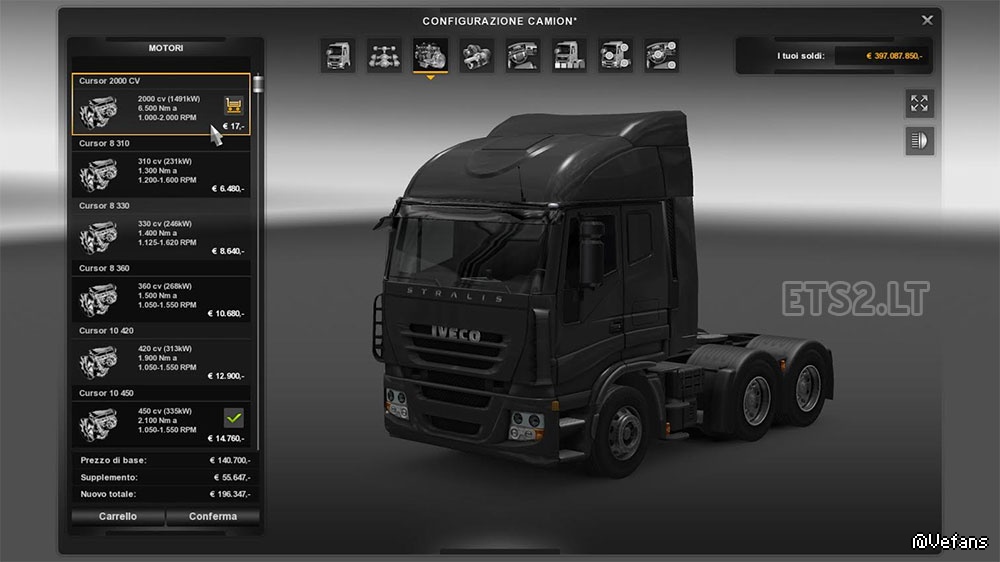1000x562 pixels.
Task: Add the highlighted engine via the cart icon
Action: click(234, 104)
